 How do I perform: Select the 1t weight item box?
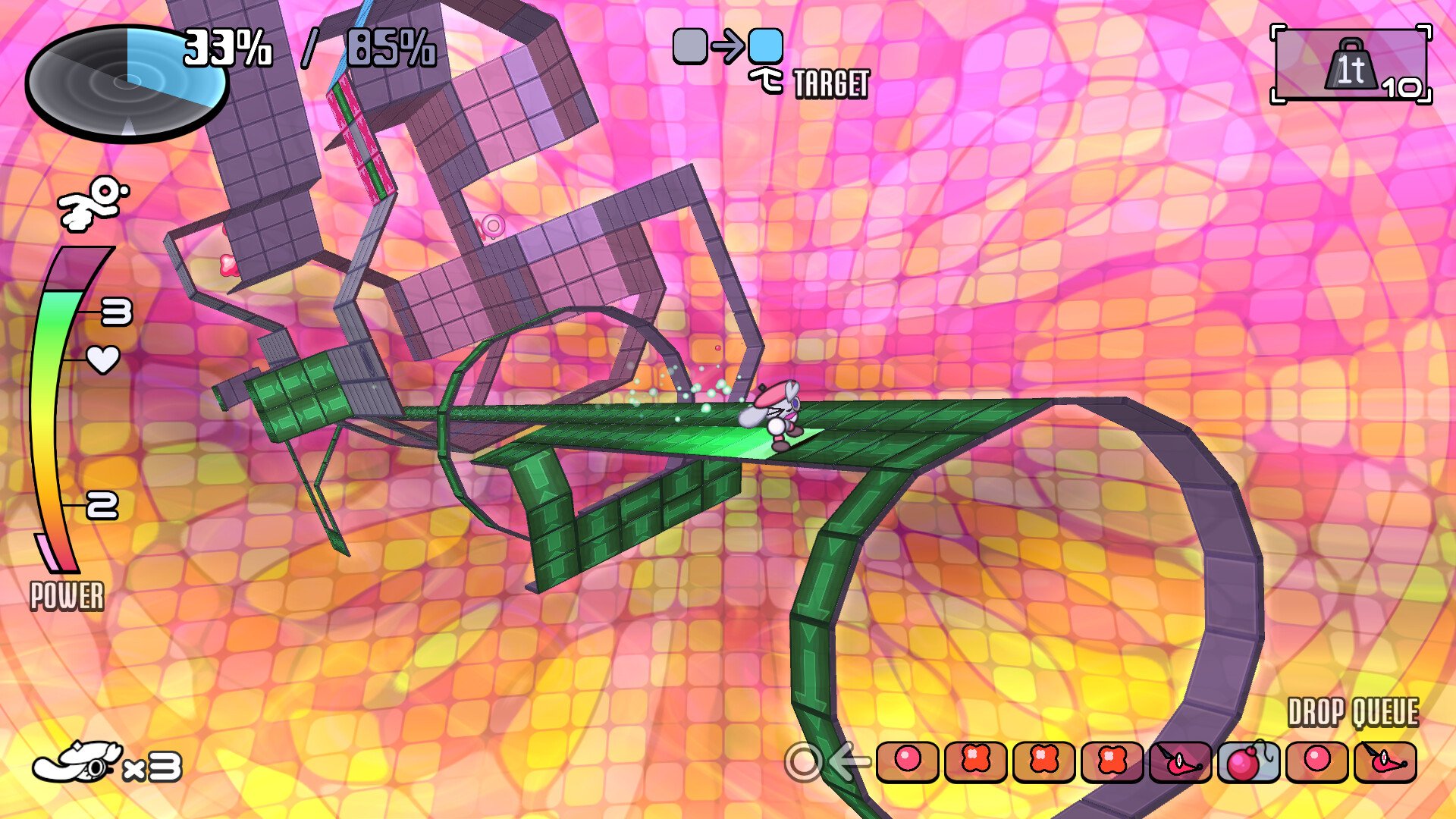coord(1351,65)
